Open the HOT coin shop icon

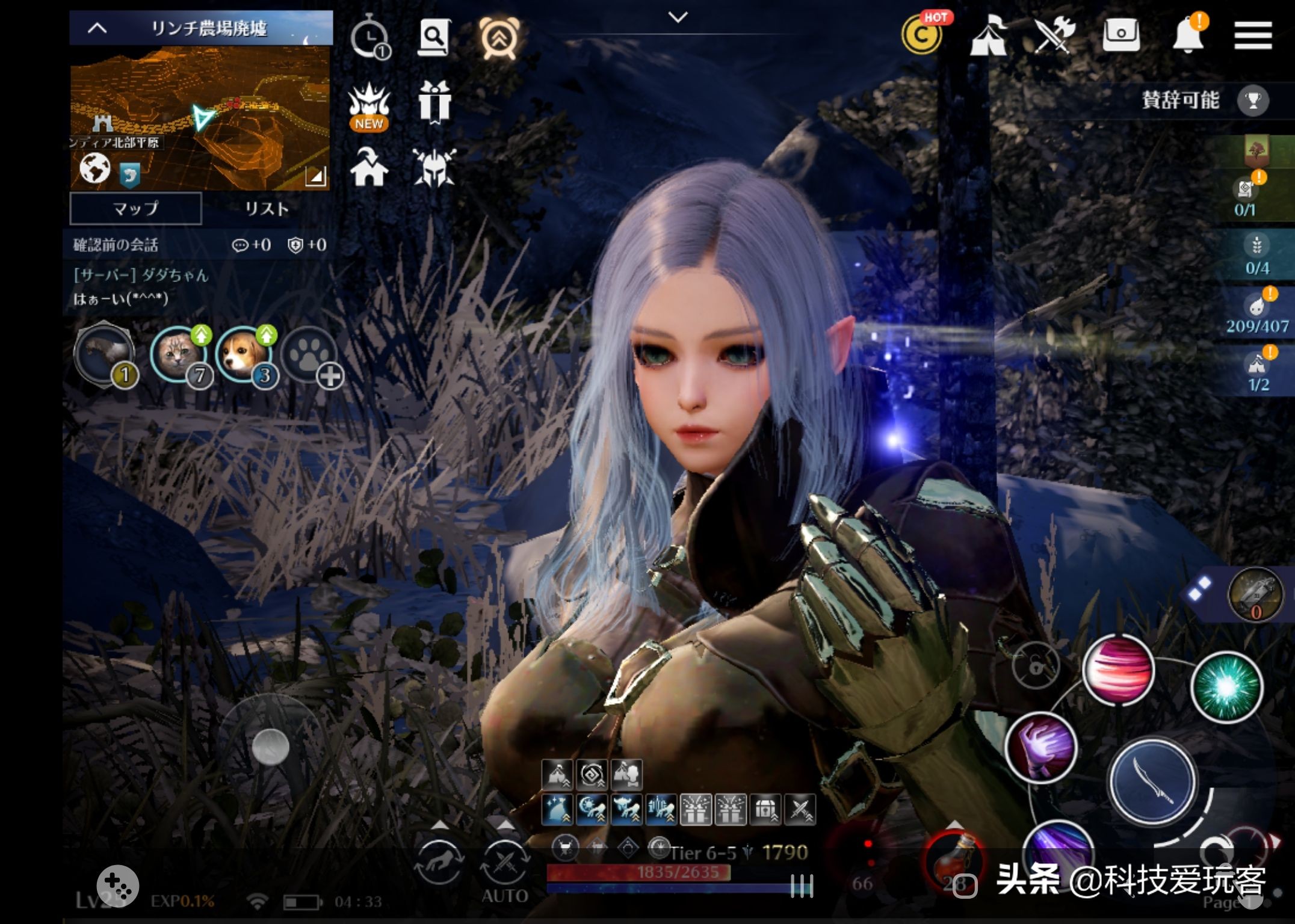[x=922, y=35]
